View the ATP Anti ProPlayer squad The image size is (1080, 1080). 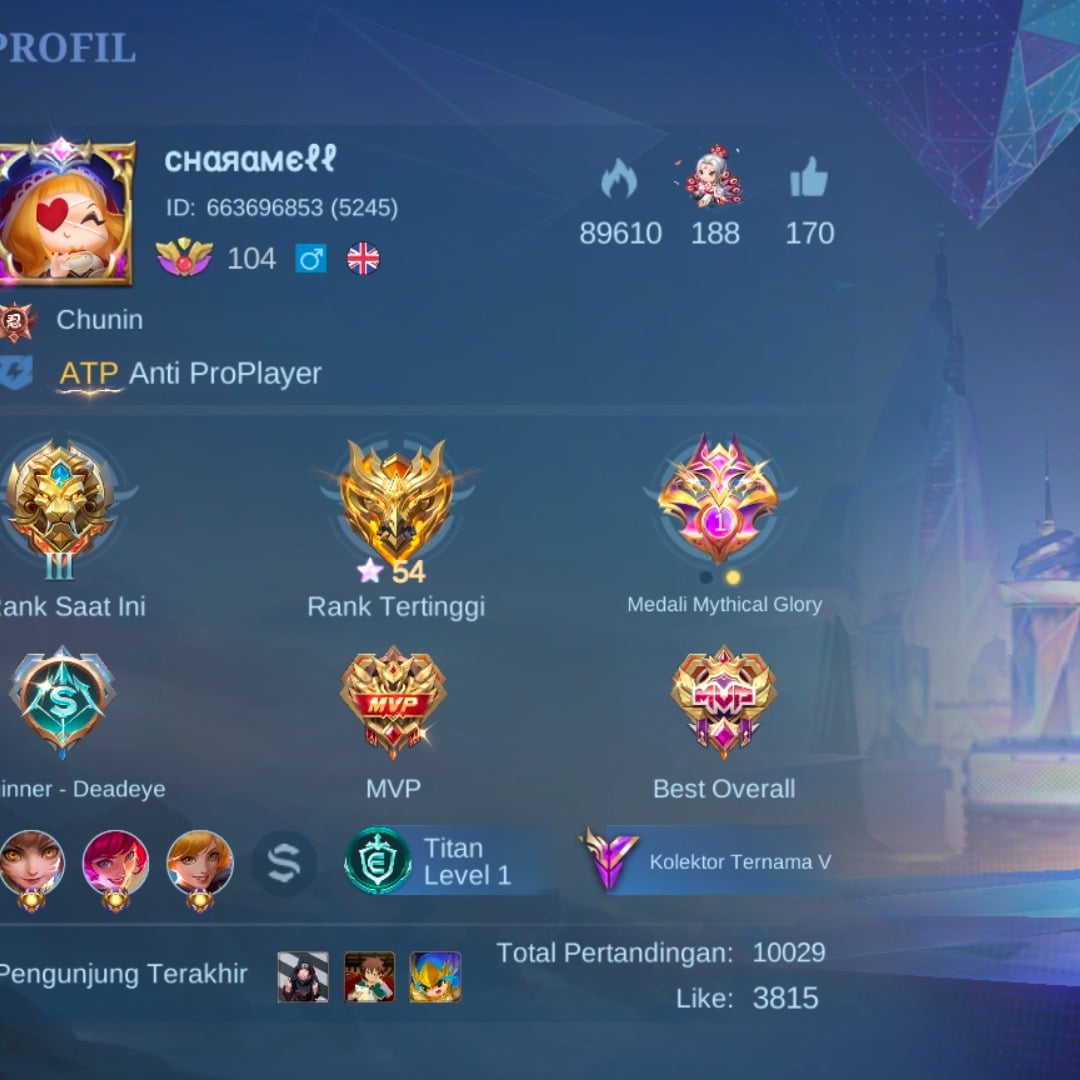pos(190,374)
